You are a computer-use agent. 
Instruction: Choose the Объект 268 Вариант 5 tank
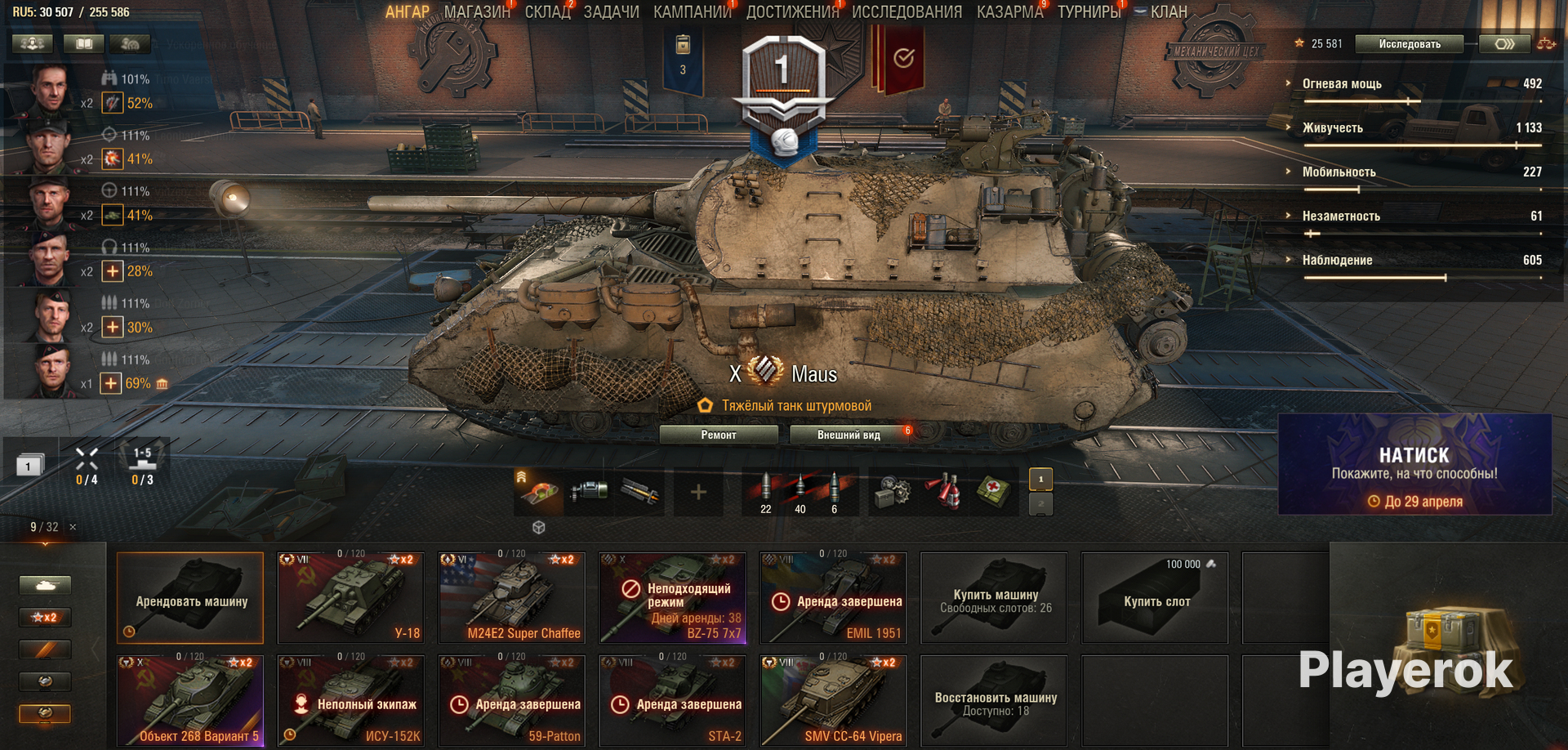point(190,701)
